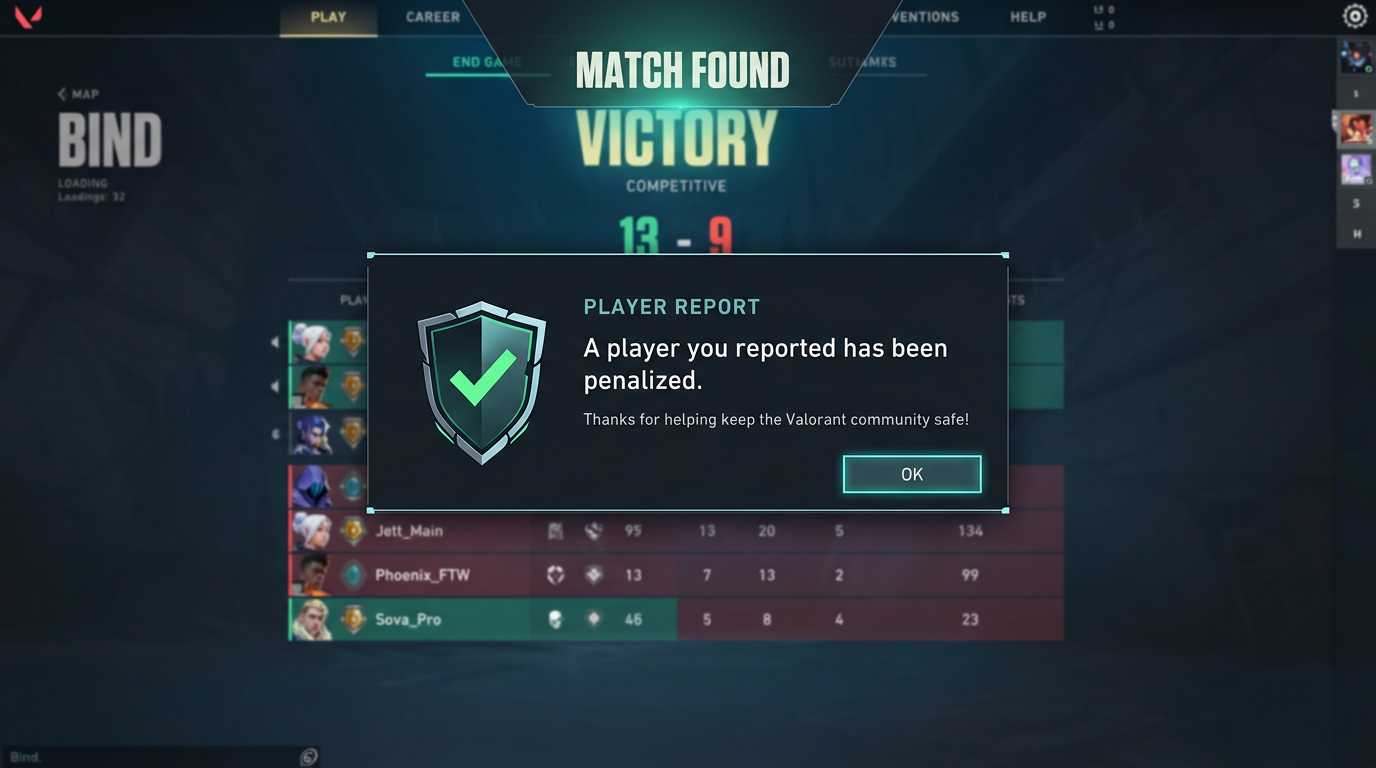Switch to the PLAY tab
Viewport: 1376px width, 768px height.
coord(328,17)
